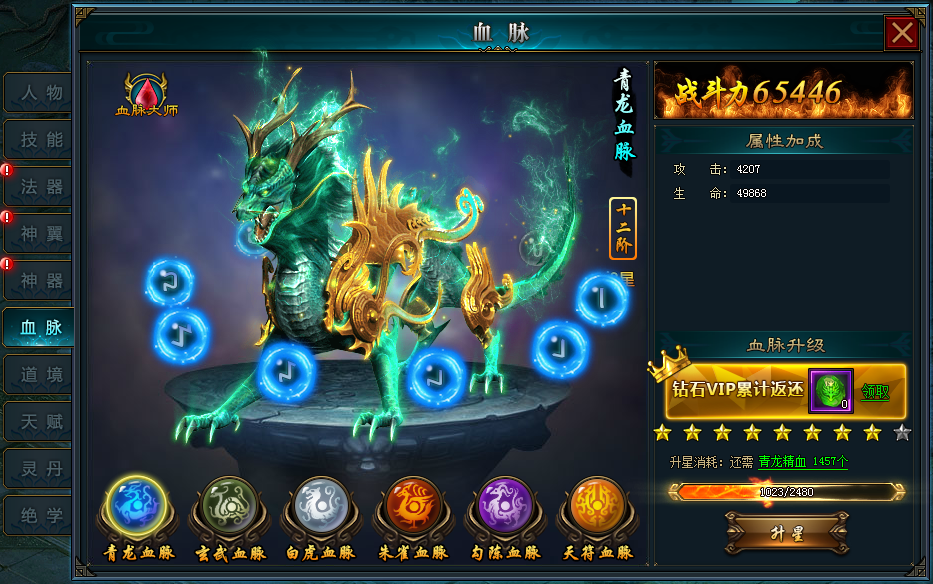
Task: Switch to the 天赋 tab
Action: point(40,422)
